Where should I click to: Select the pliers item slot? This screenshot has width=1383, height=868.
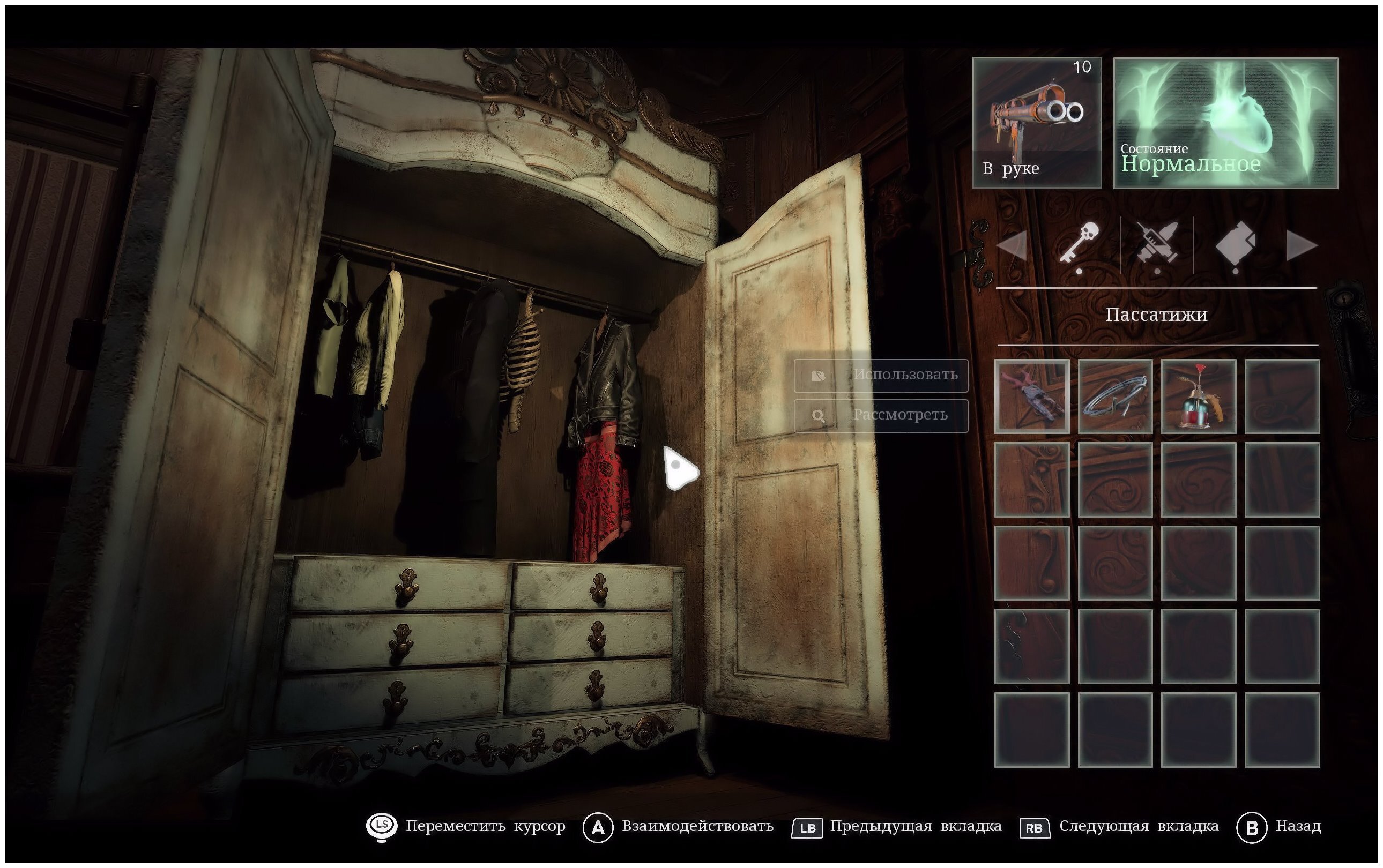(x=1031, y=396)
